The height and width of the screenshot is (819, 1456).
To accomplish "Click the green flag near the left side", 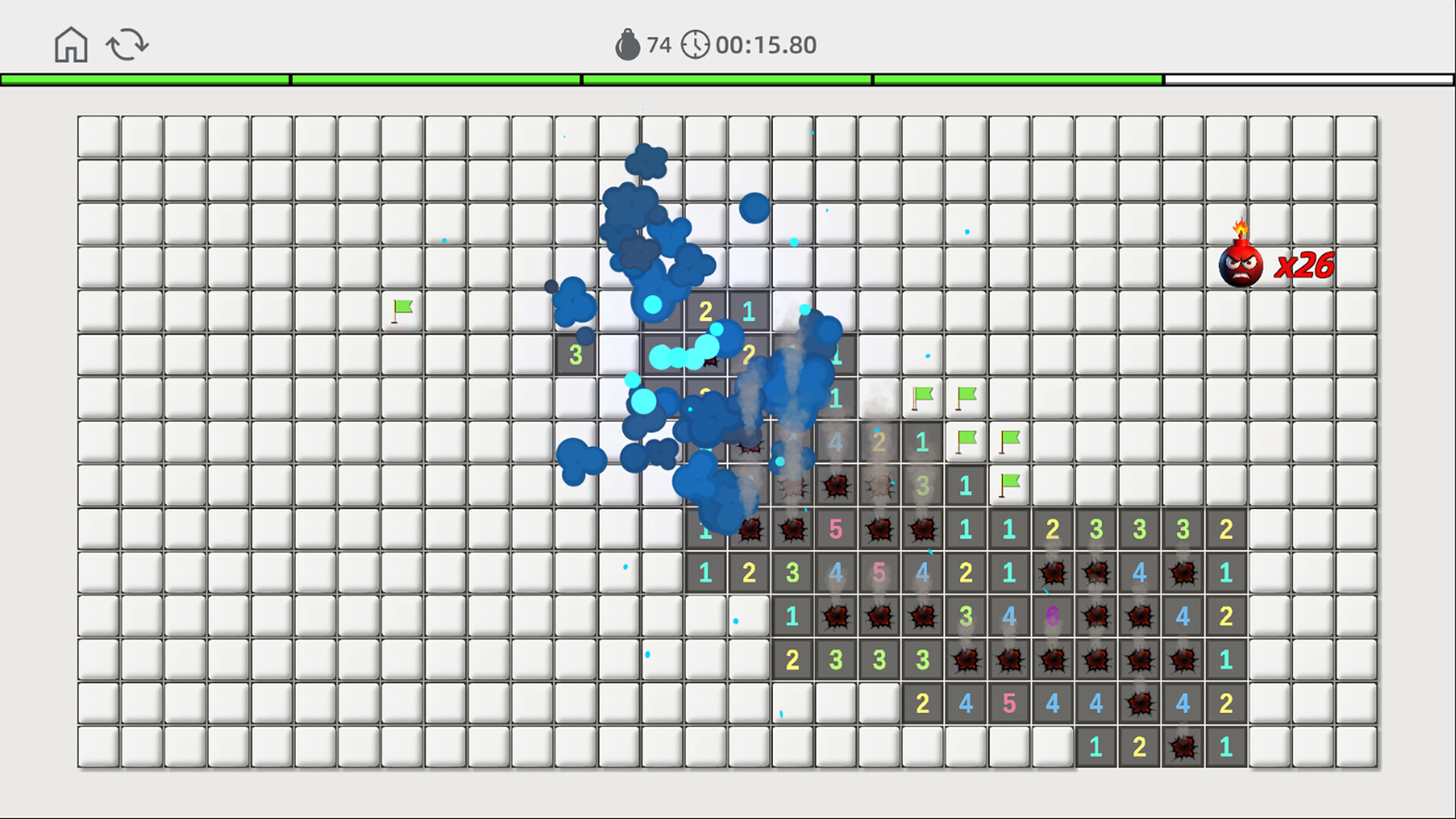I will [x=402, y=309].
